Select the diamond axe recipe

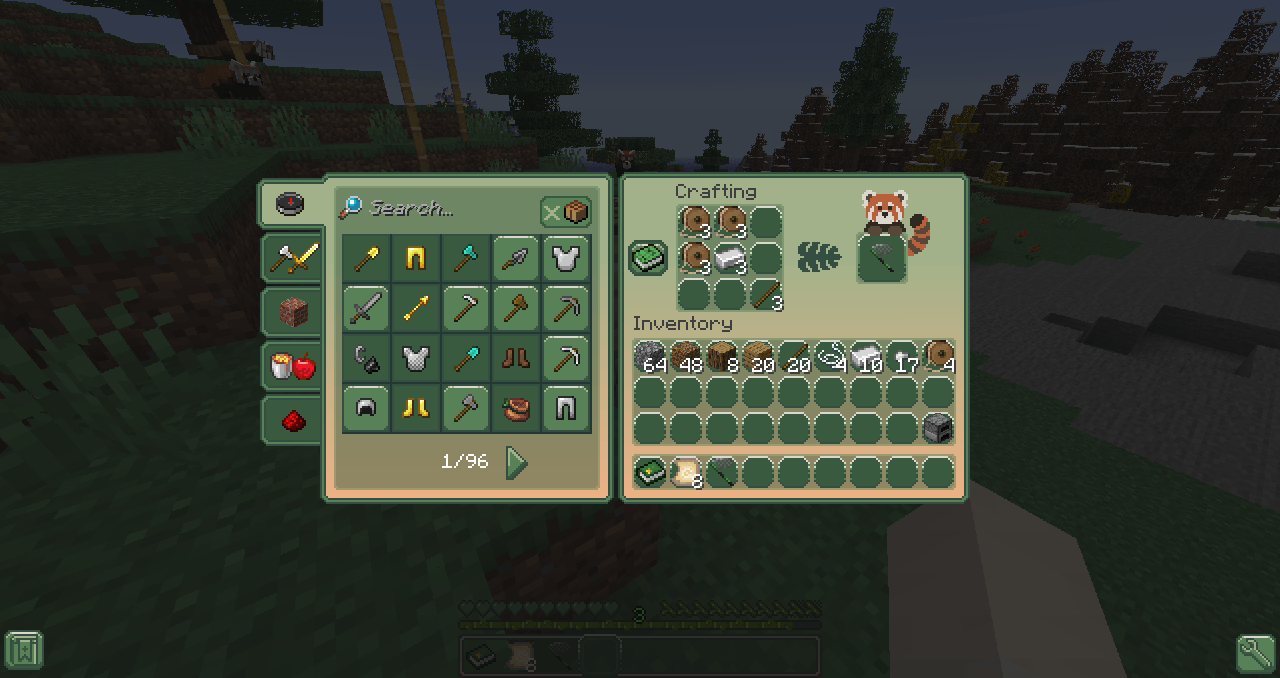(x=466, y=259)
